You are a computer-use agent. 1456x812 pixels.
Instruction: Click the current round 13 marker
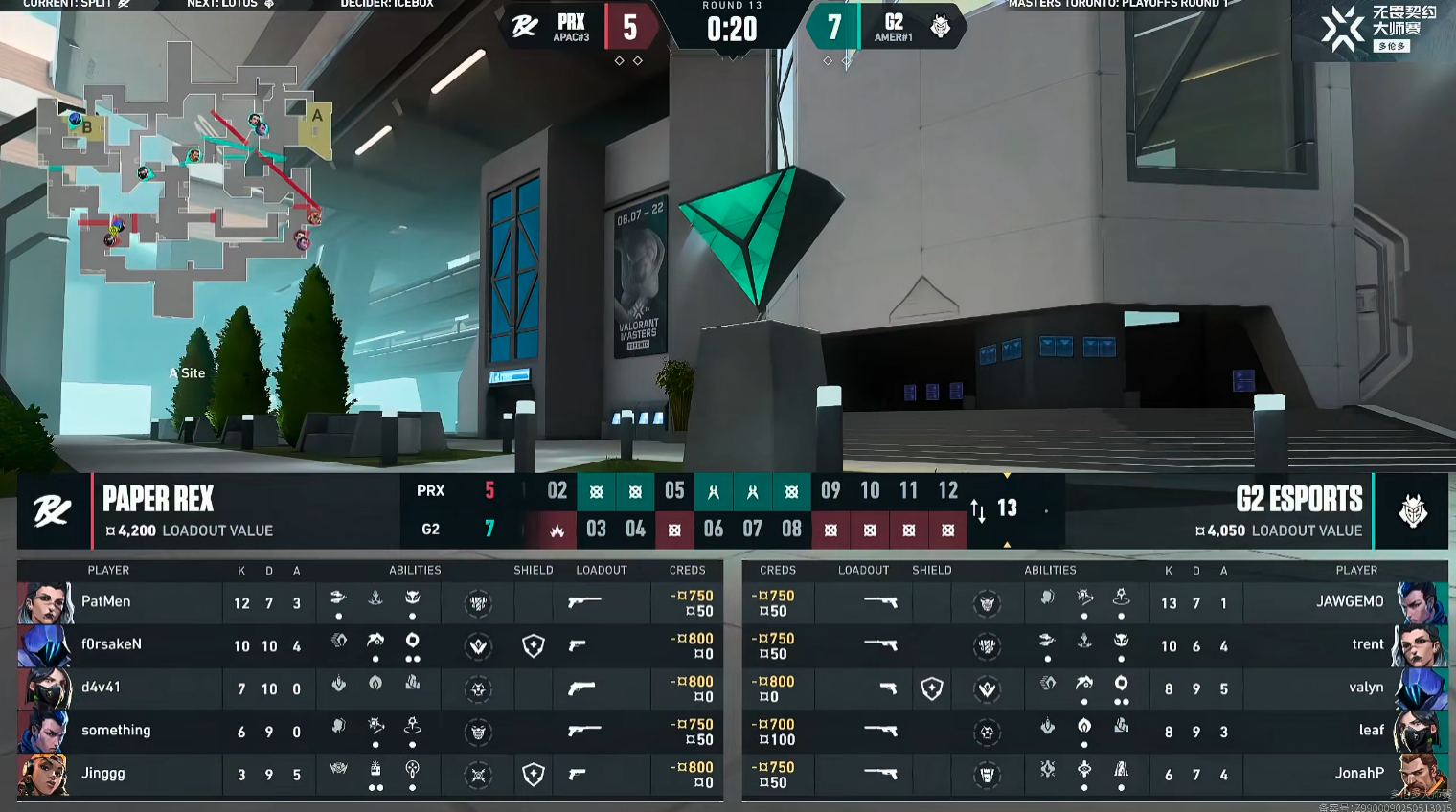point(1007,508)
